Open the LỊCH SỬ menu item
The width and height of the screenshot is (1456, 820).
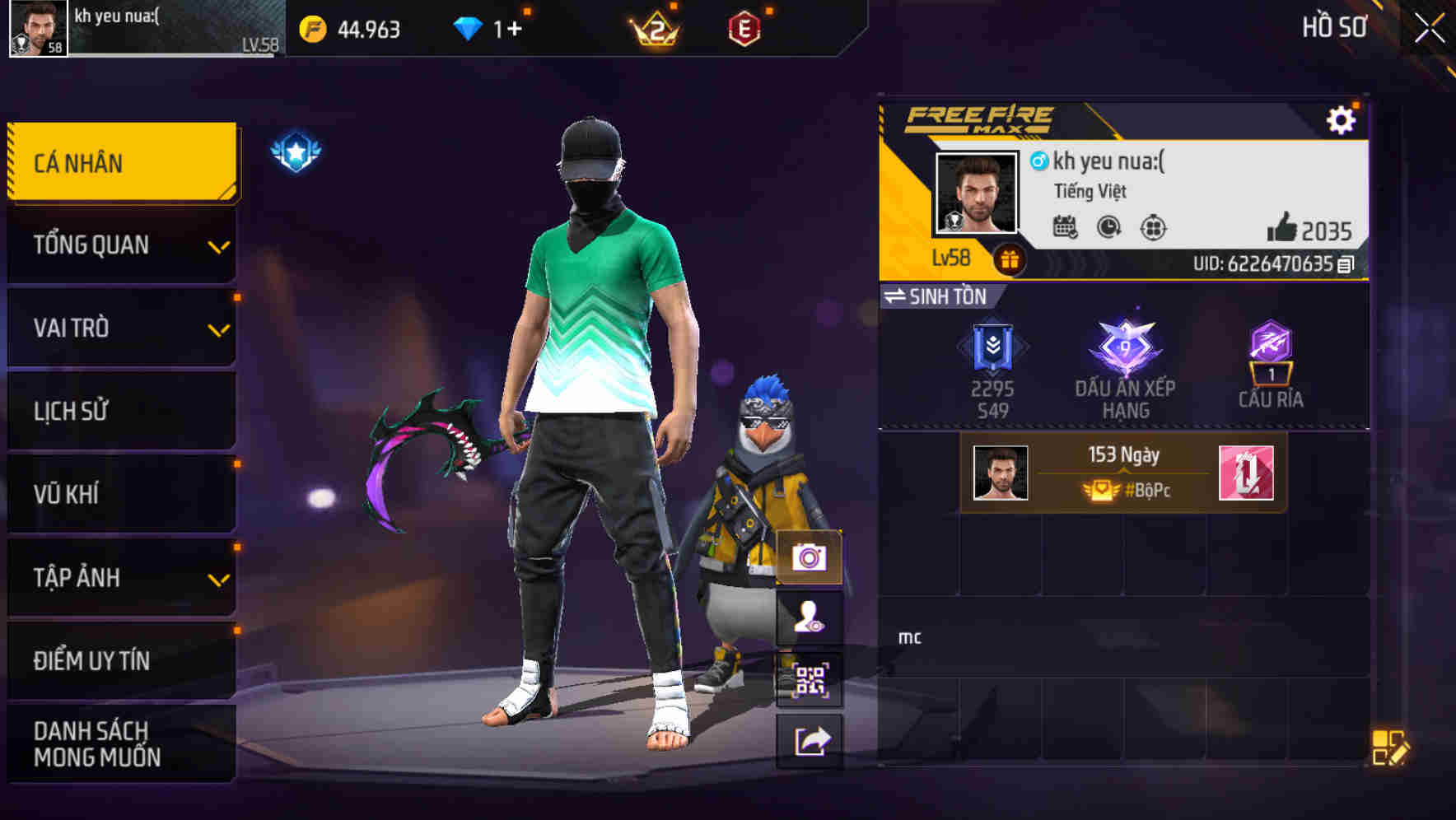121,411
